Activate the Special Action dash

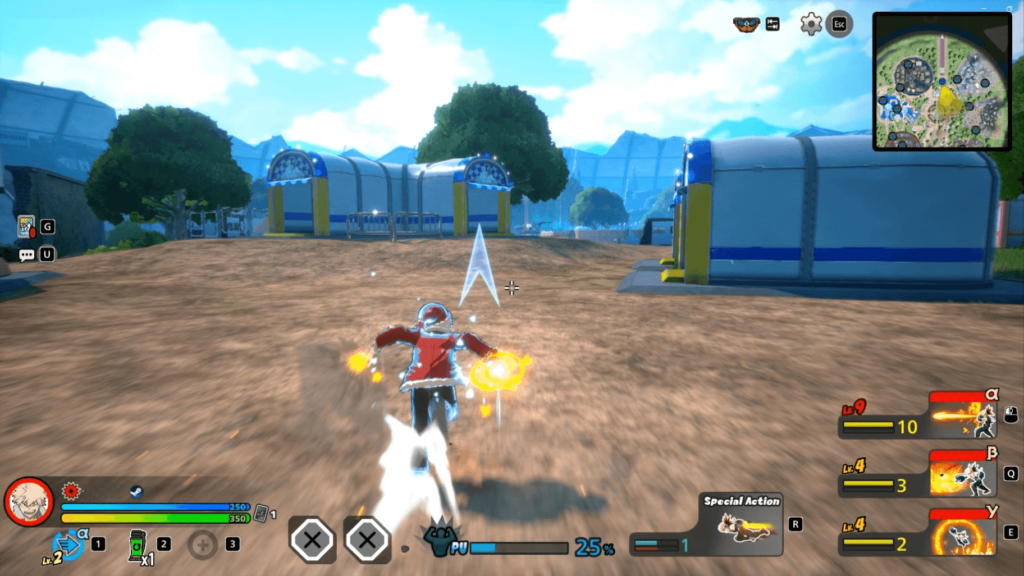click(742, 526)
